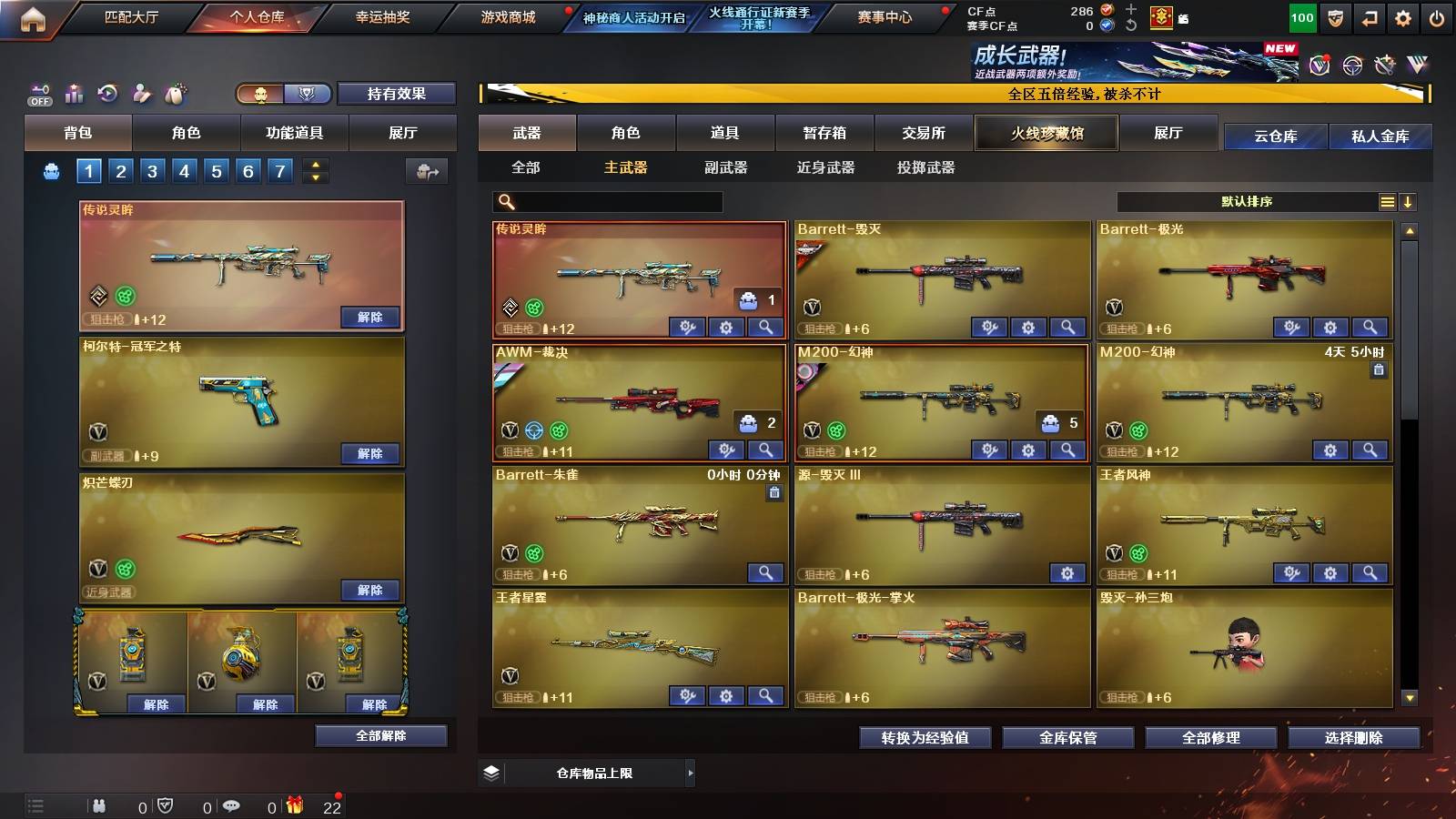Open the replay icon in the top-left toolbar
This screenshot has height=819, width=1456.
[107, 94]
